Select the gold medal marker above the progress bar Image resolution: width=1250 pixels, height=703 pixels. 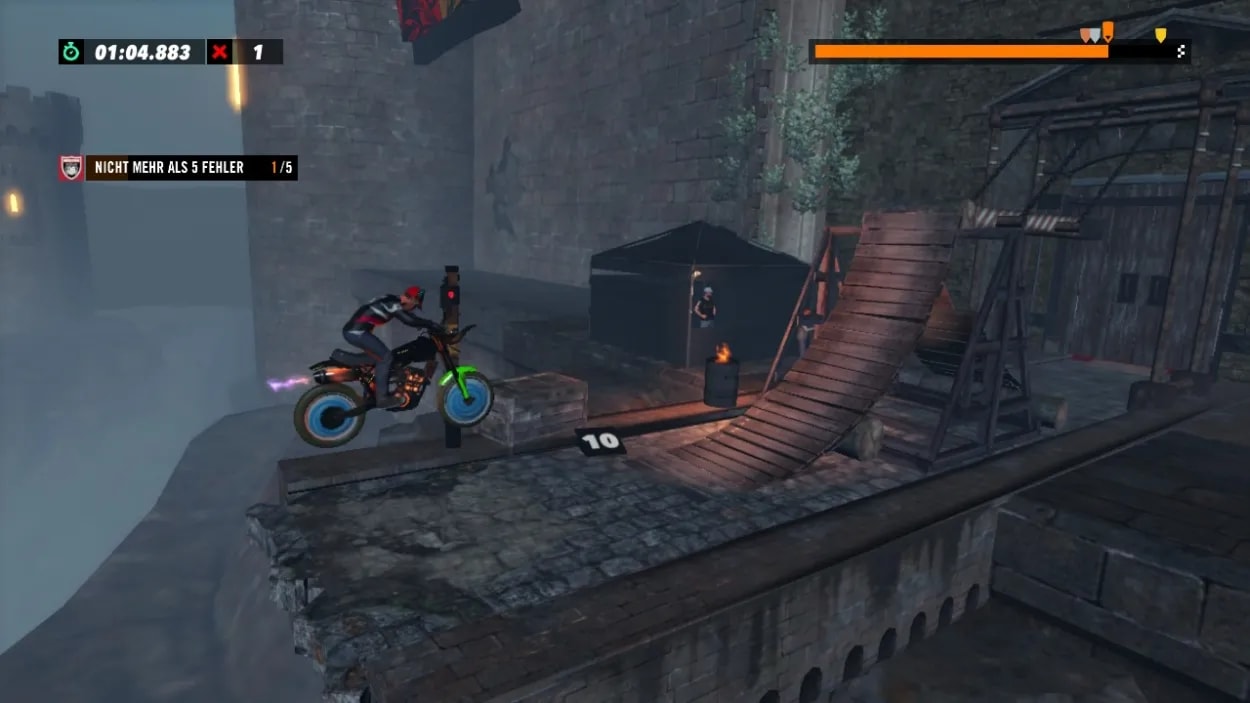point(1160,36)
